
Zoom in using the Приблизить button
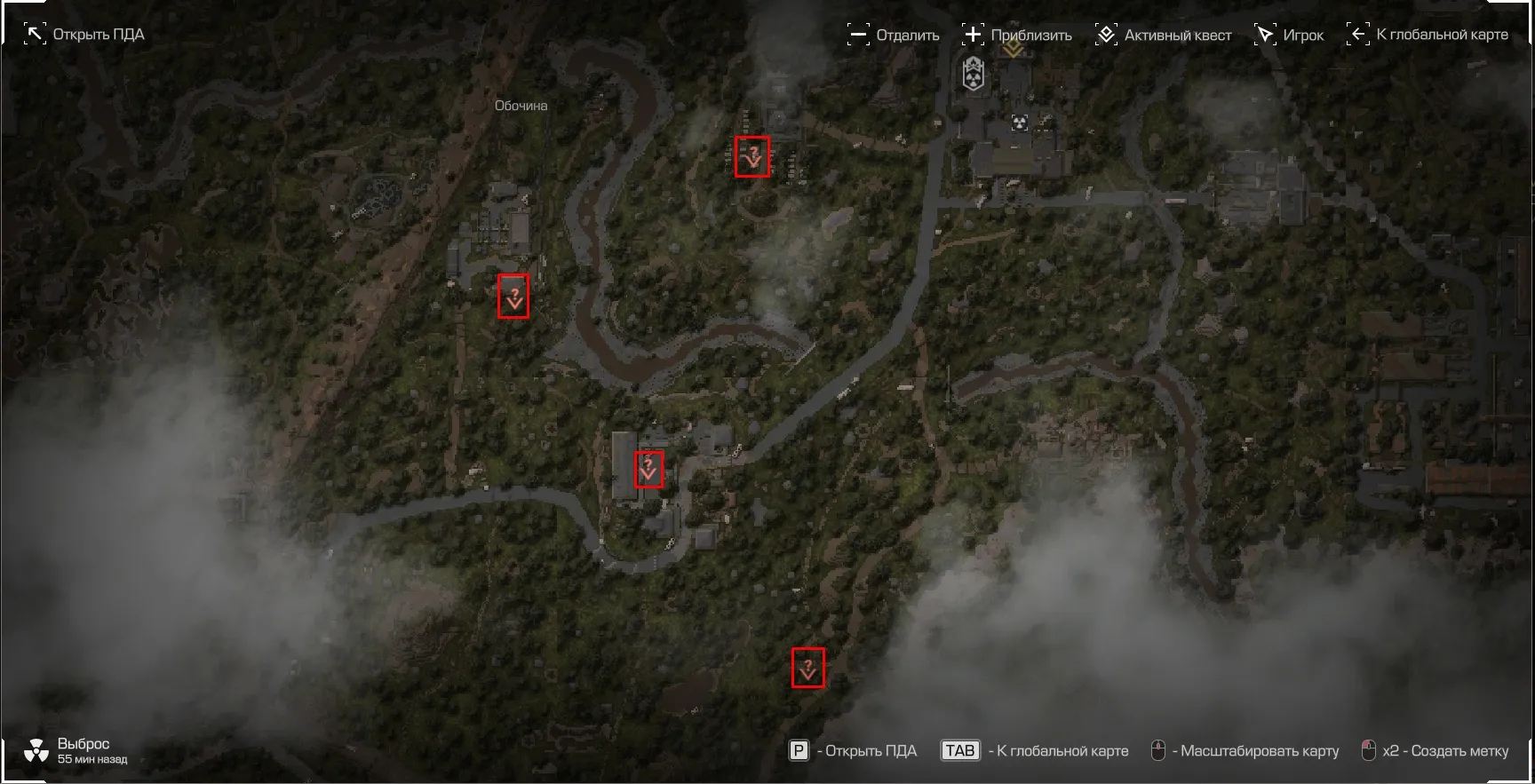click(1017, 36)
